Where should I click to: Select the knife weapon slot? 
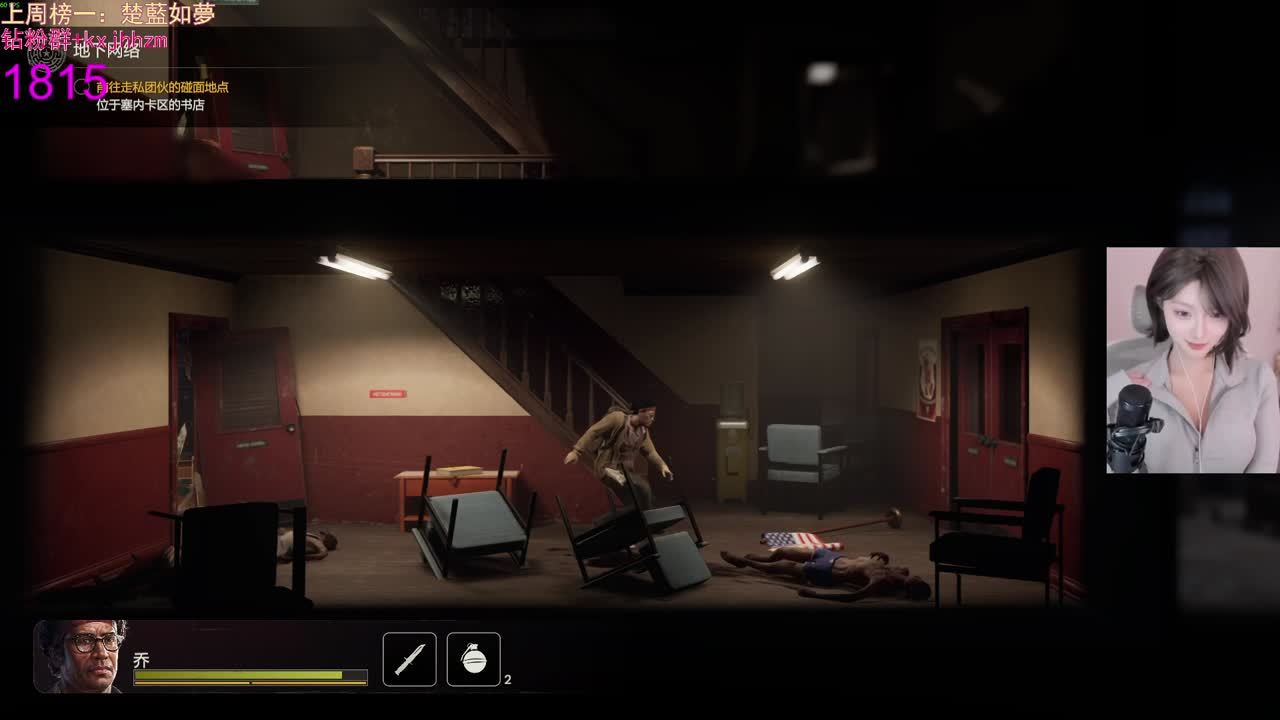pos(409,660)
